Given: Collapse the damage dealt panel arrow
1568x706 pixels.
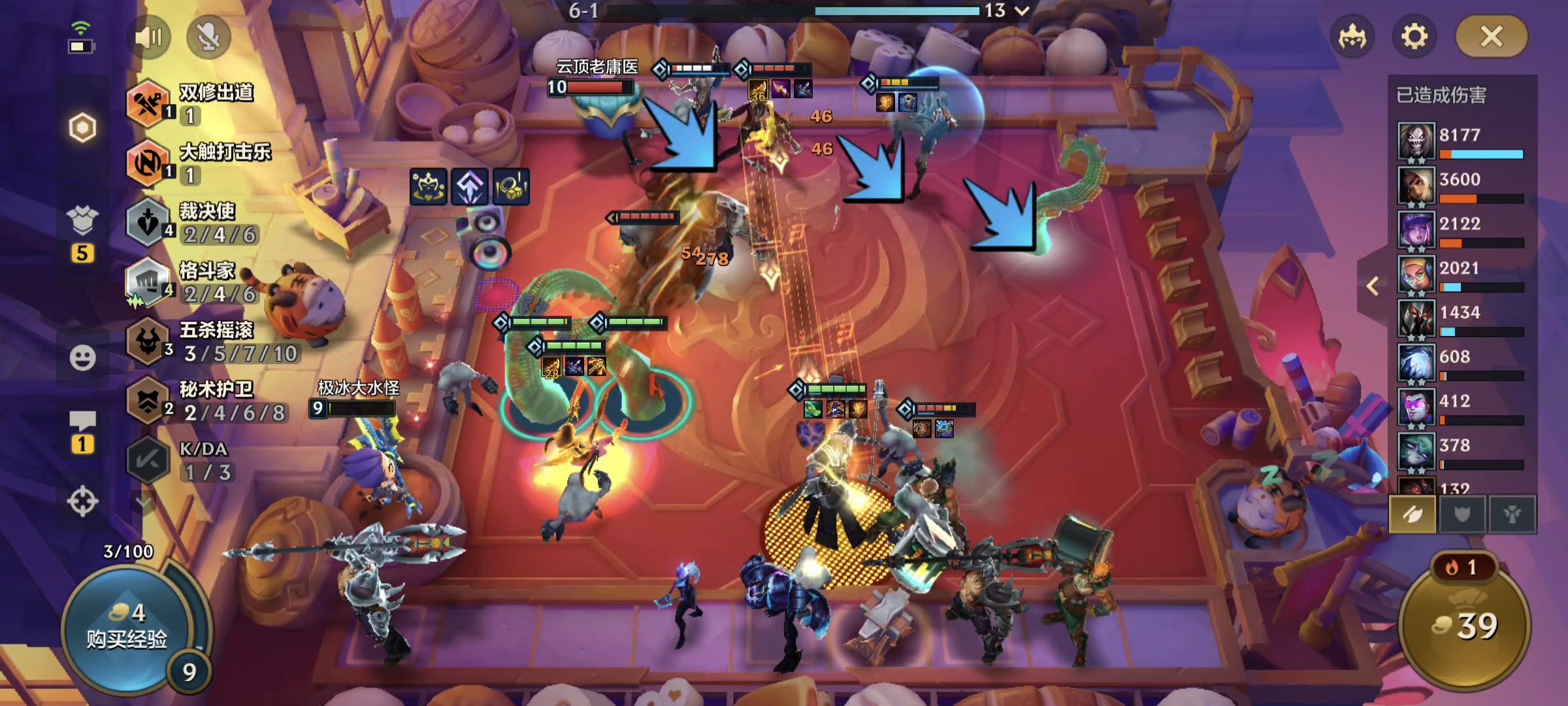Looking at the screenshot, I should point(1373,286).
